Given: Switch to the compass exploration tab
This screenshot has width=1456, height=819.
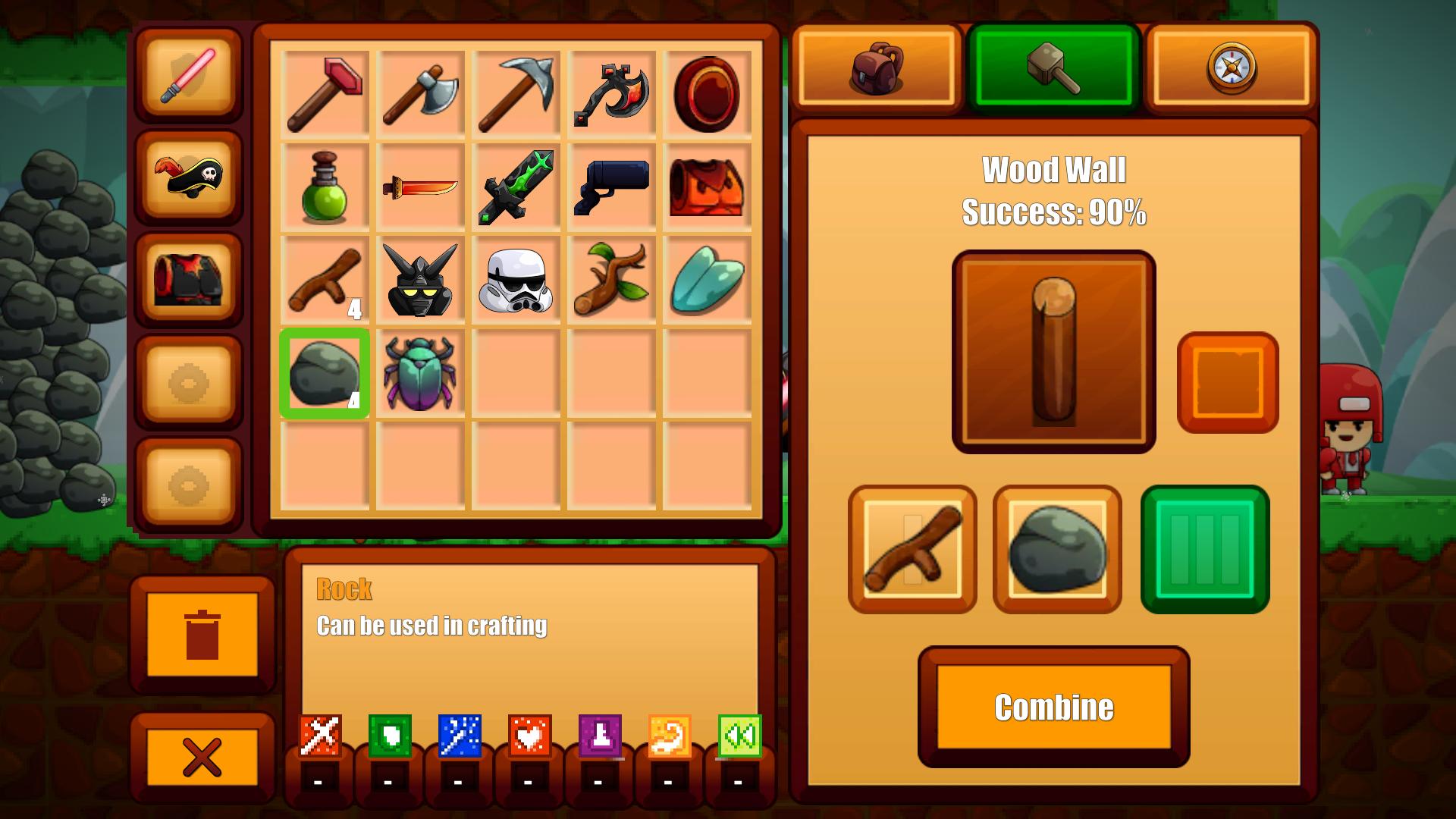Looking at the screenshot, I should (x=1230, y=67).
